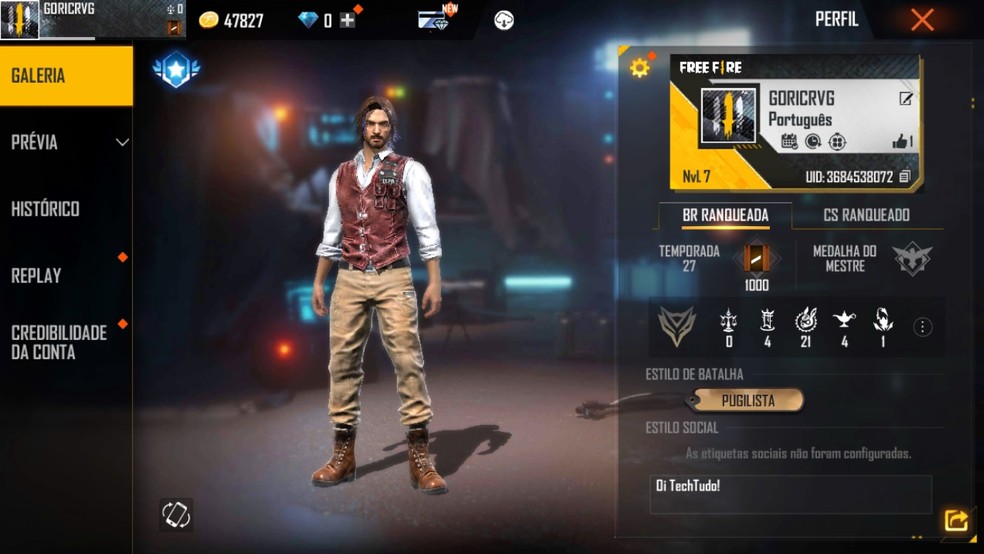Viewport: 984px width, 554px height.
Task: Open the Histórico section
Action: tap(66, 209)
